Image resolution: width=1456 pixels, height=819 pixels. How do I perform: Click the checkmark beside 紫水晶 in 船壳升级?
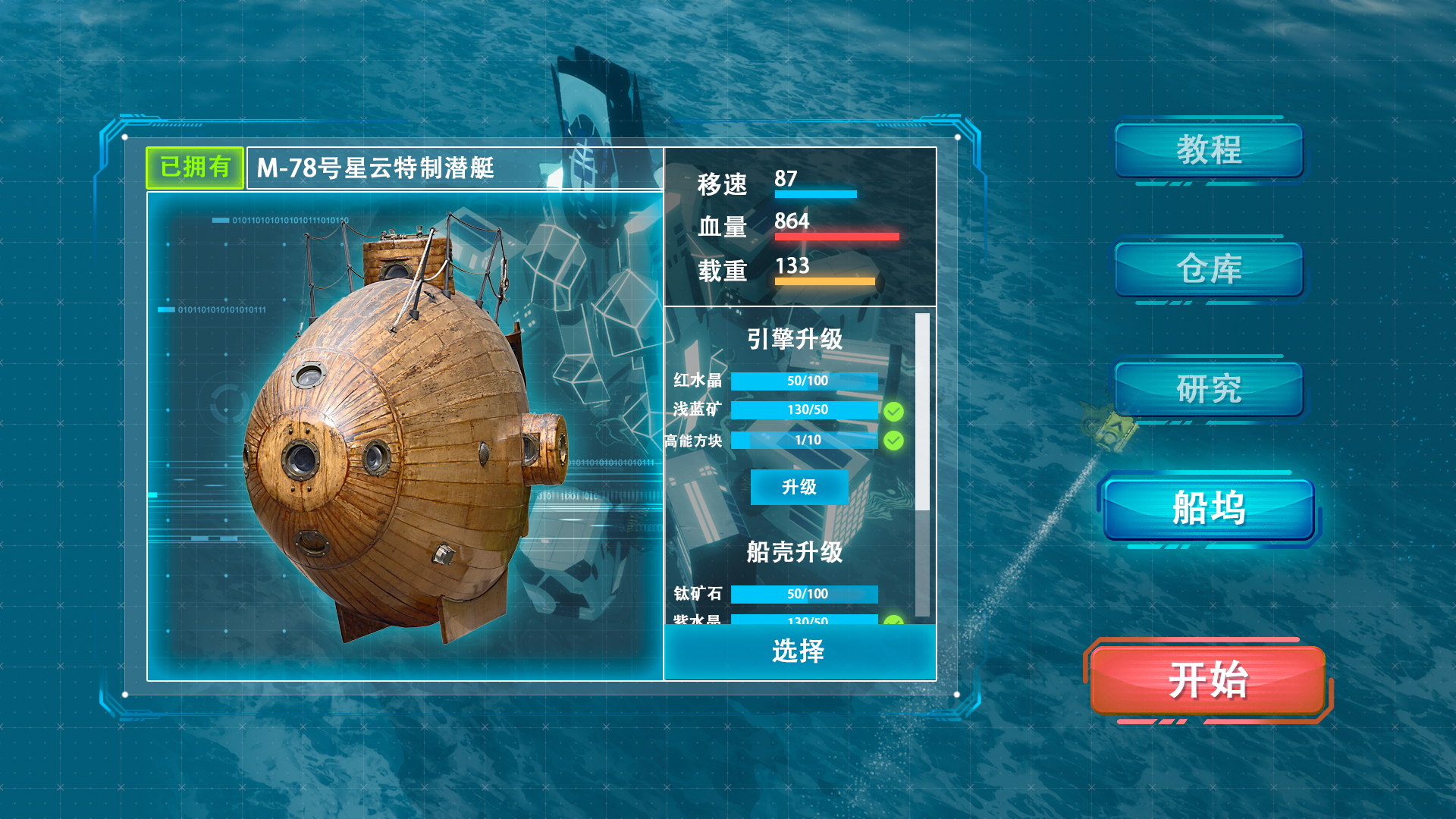(894, 622)
